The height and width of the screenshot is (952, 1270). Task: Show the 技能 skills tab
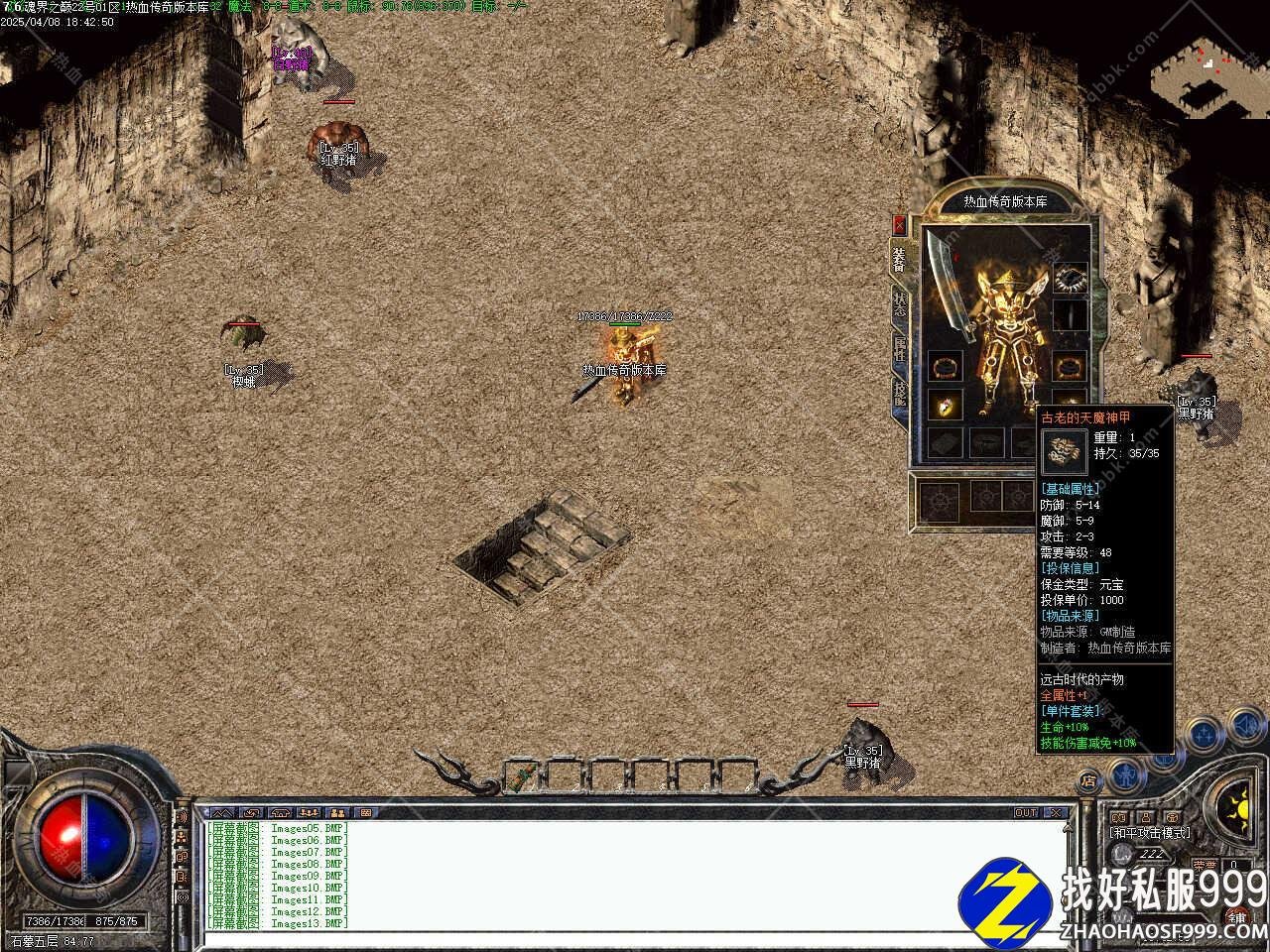[x=900, y=393]
